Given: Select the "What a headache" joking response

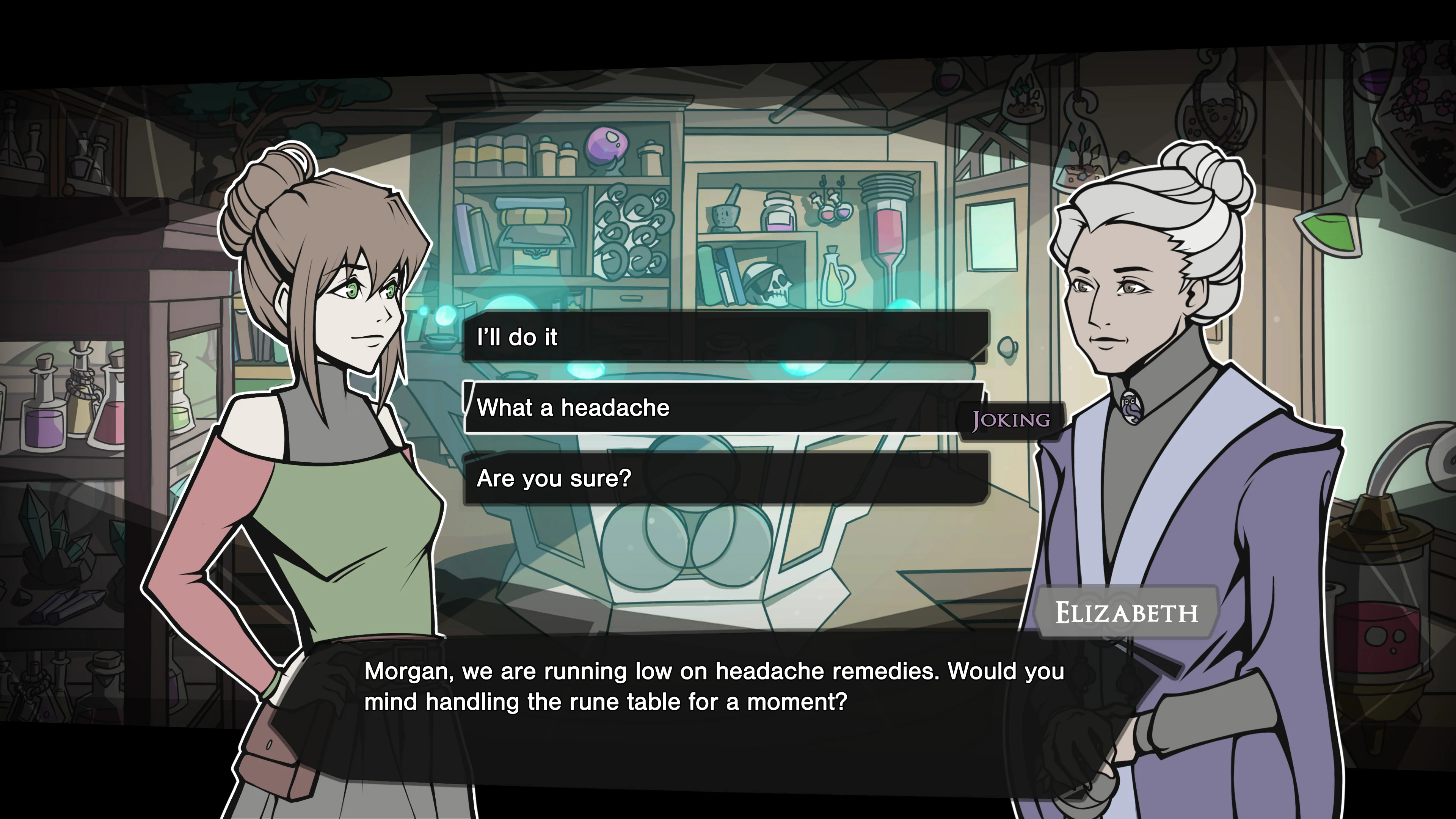Looking at the screenshot, I should 723,408.
